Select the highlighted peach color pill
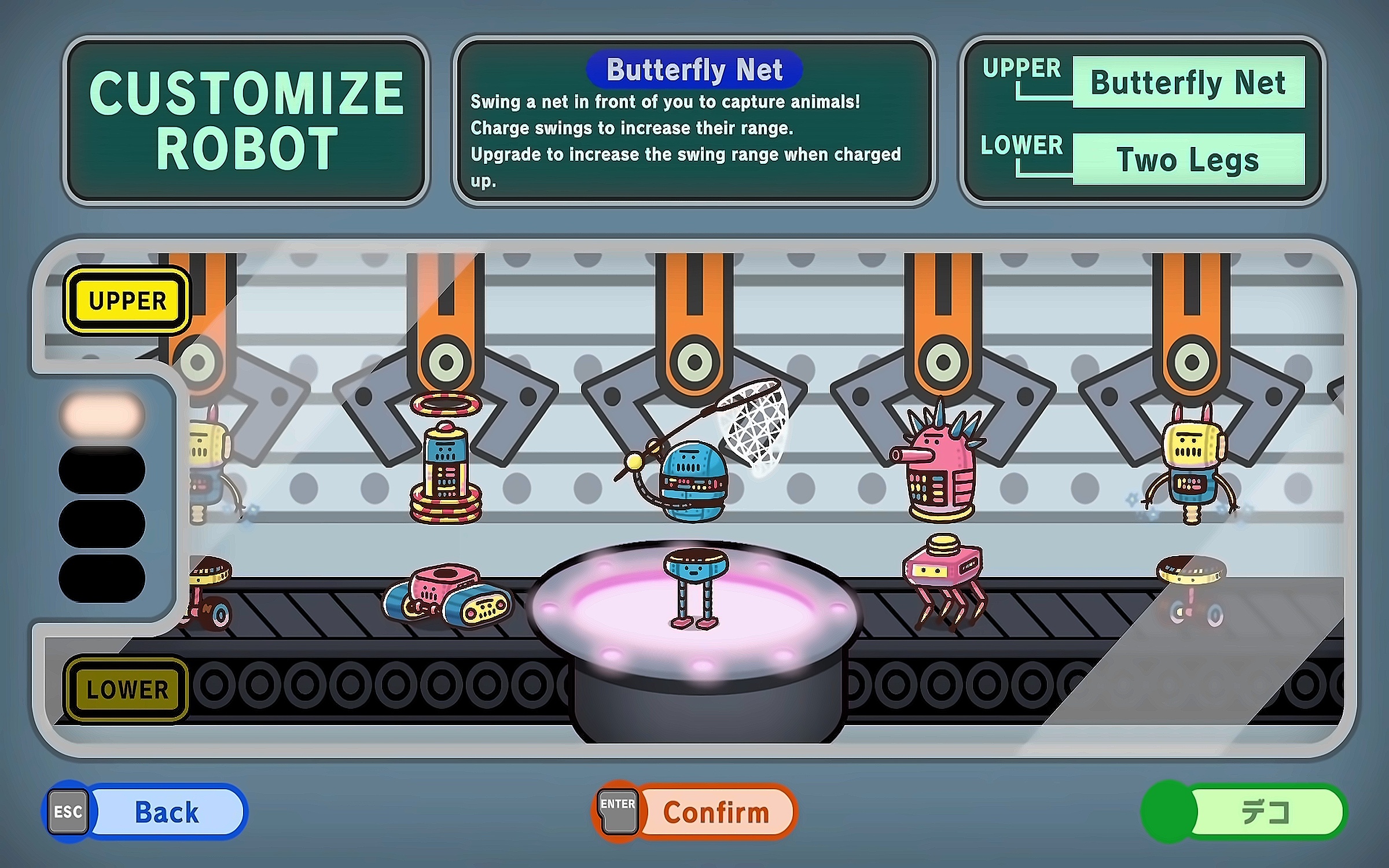 [102, 414]
